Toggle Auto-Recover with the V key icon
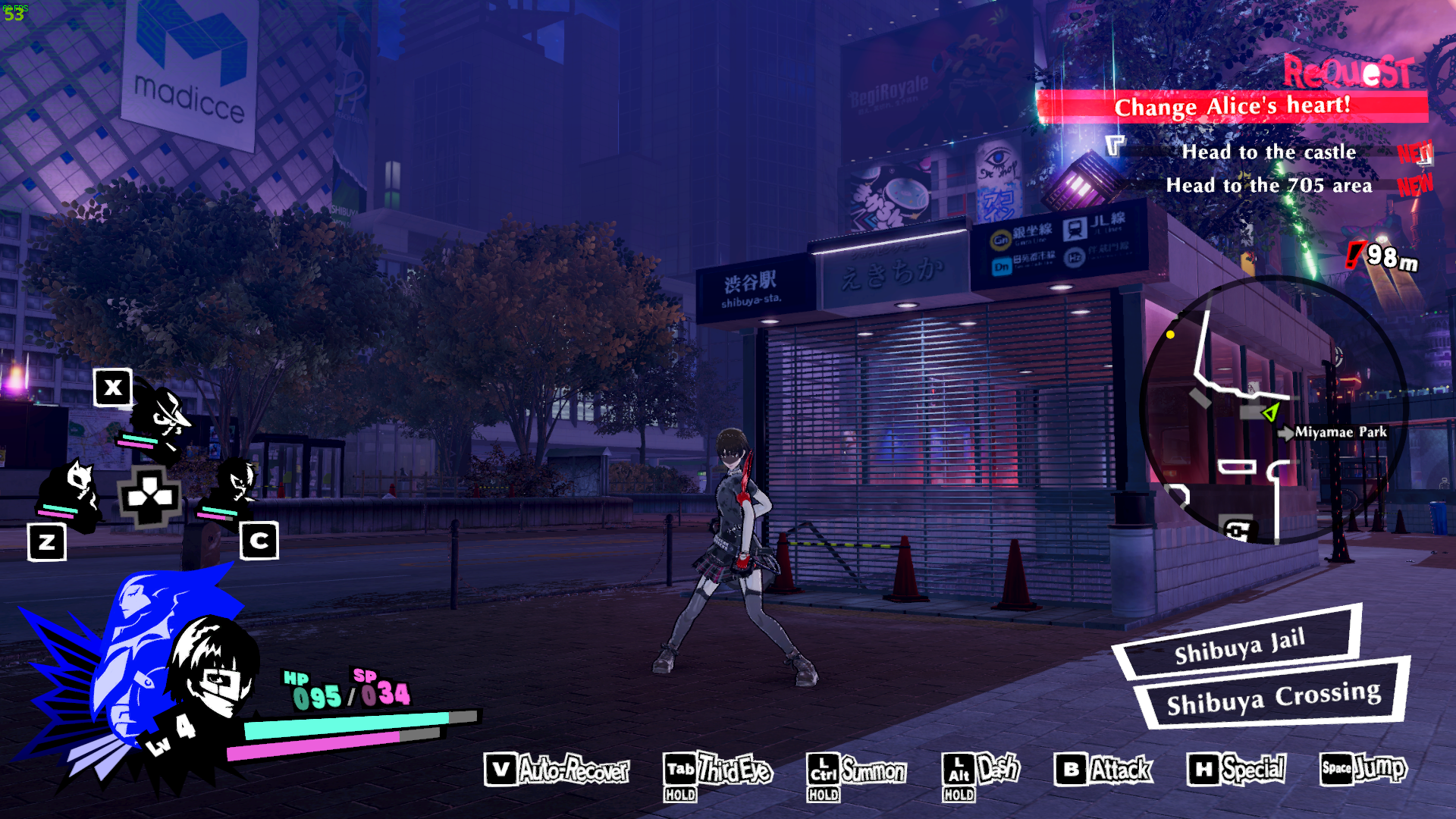The height and width of the screenshot is (819, 1456). 561,770
